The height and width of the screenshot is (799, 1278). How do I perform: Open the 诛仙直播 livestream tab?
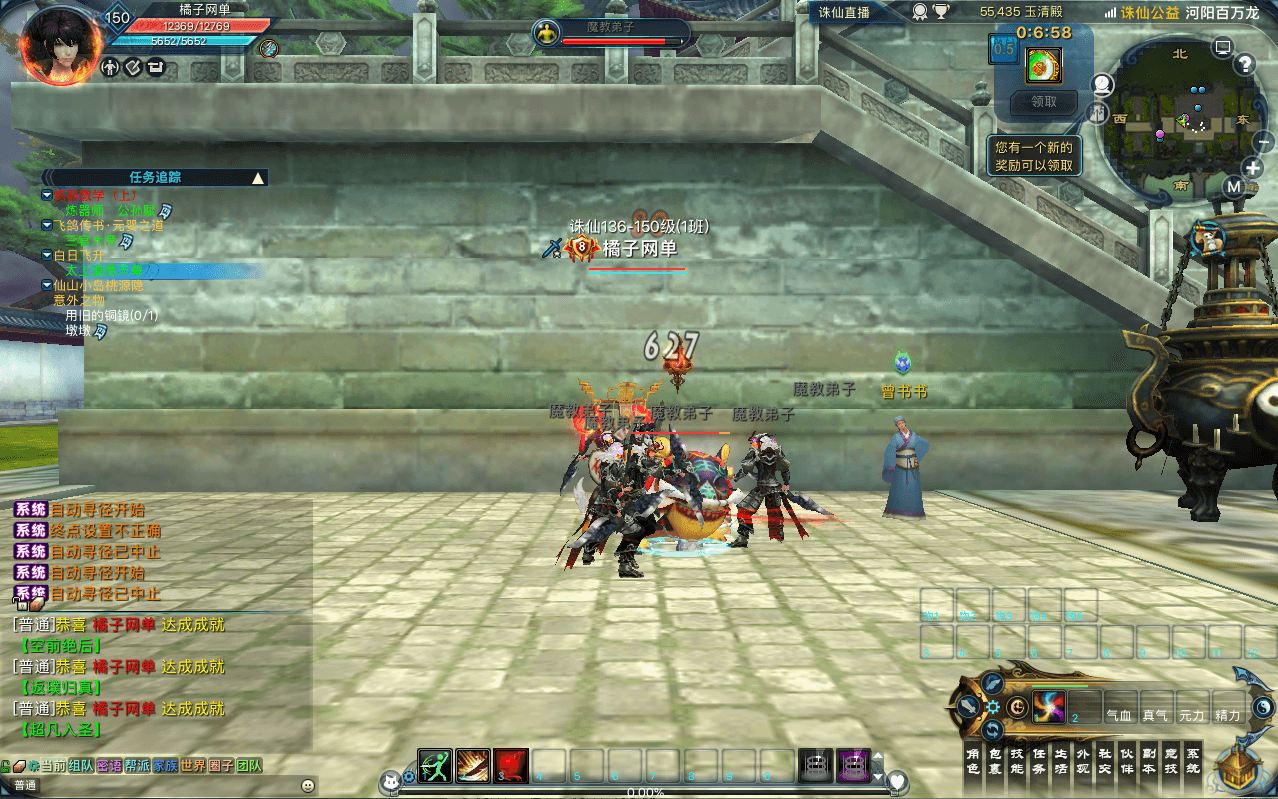pos(845,12)
